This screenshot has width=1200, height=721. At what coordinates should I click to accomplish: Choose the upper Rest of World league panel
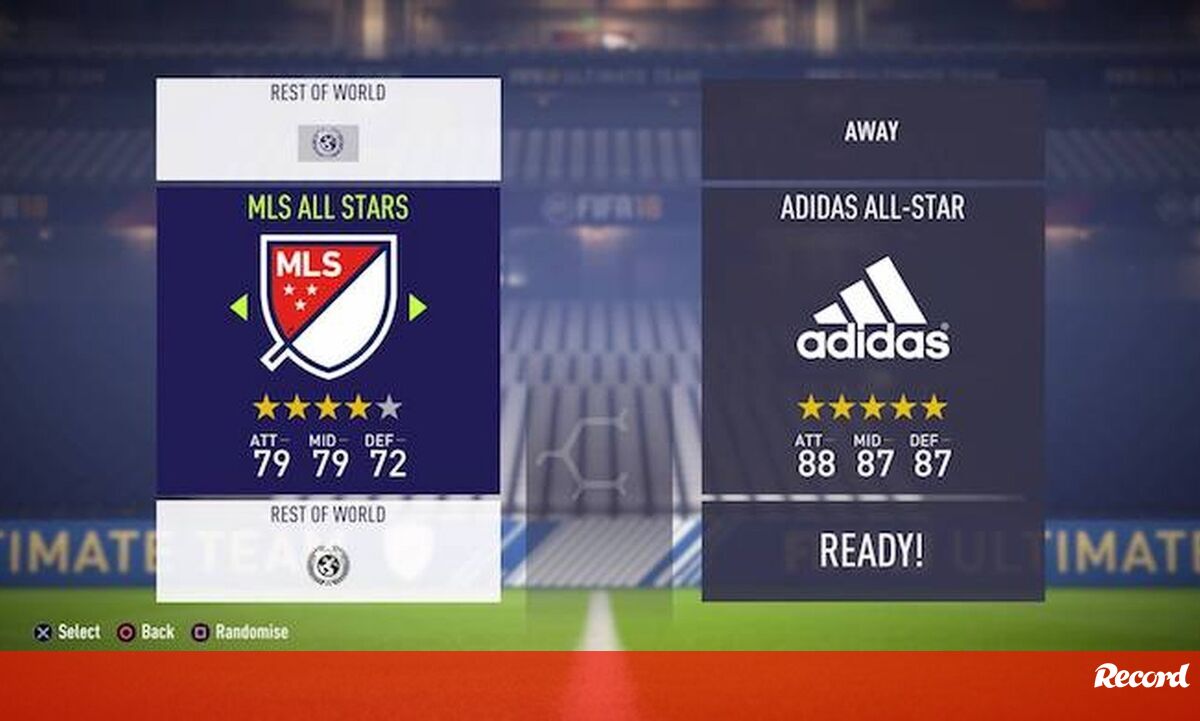point(328,128)
